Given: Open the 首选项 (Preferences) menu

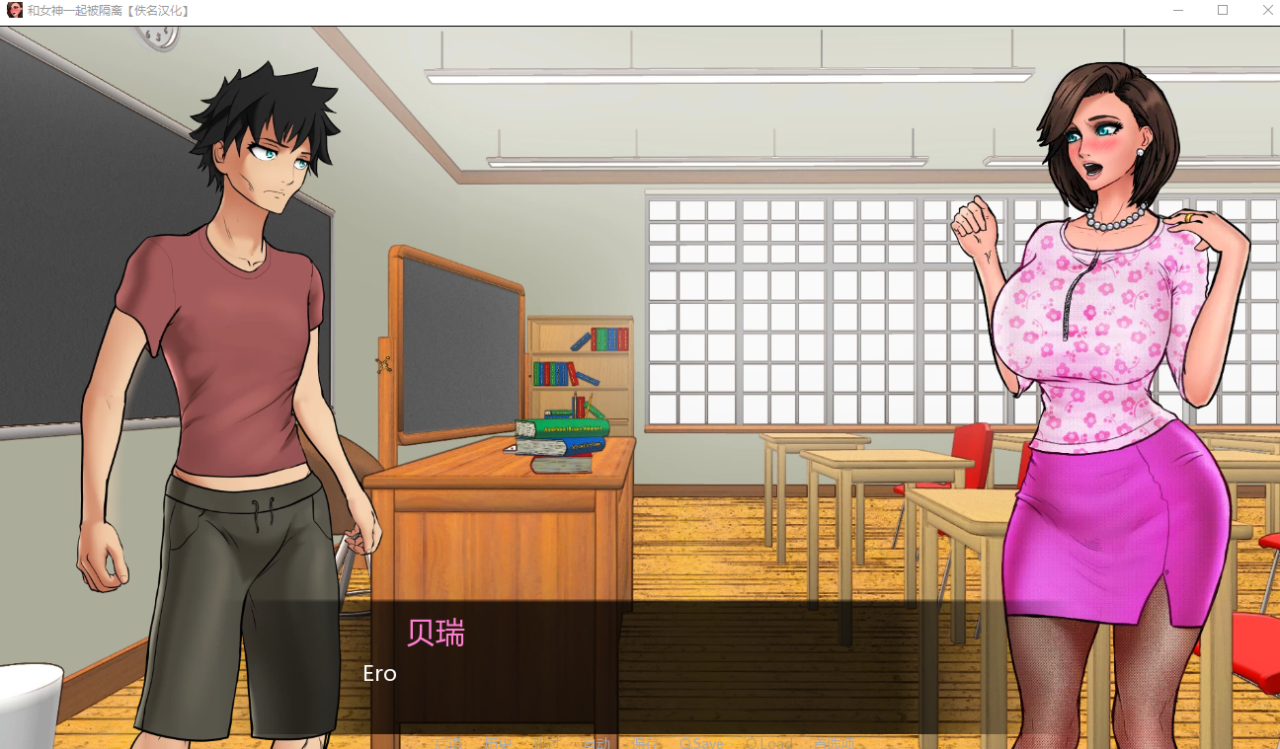Looking at the screenshot, I should pyautogui.click(x=833, y=743).
